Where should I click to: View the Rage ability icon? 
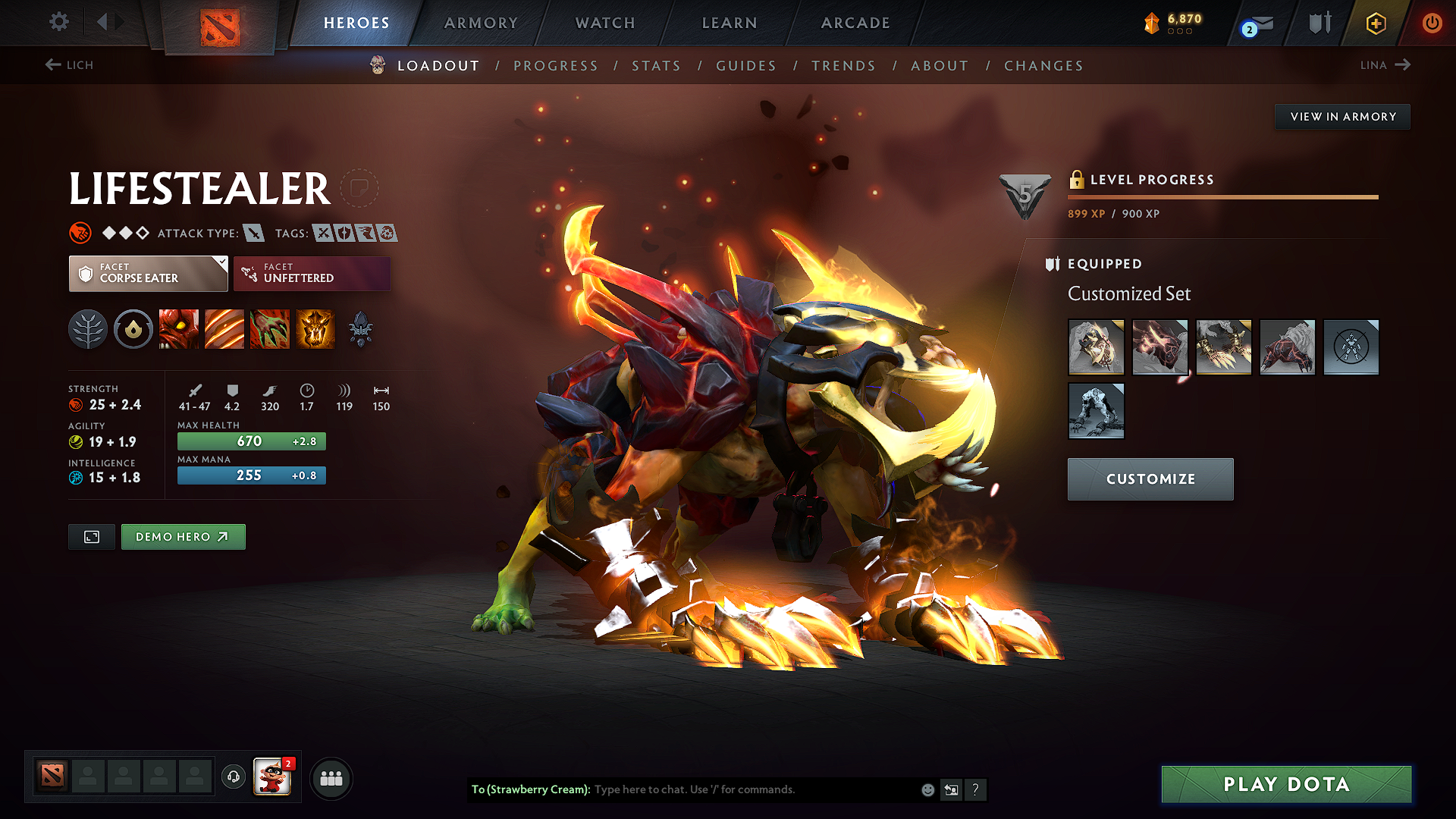tap(179, 329)
